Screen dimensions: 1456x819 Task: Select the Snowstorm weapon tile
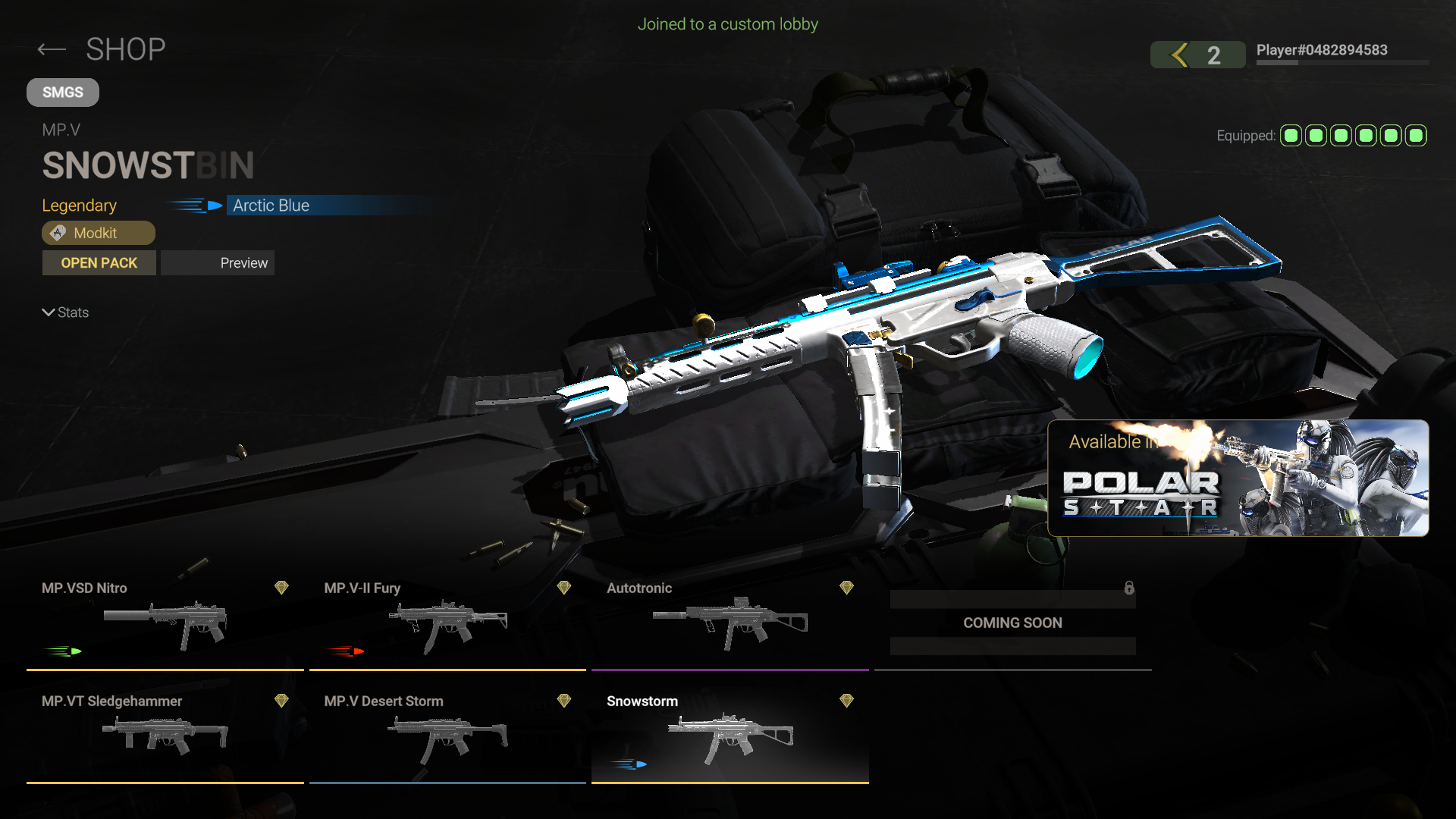pos(730,736)
